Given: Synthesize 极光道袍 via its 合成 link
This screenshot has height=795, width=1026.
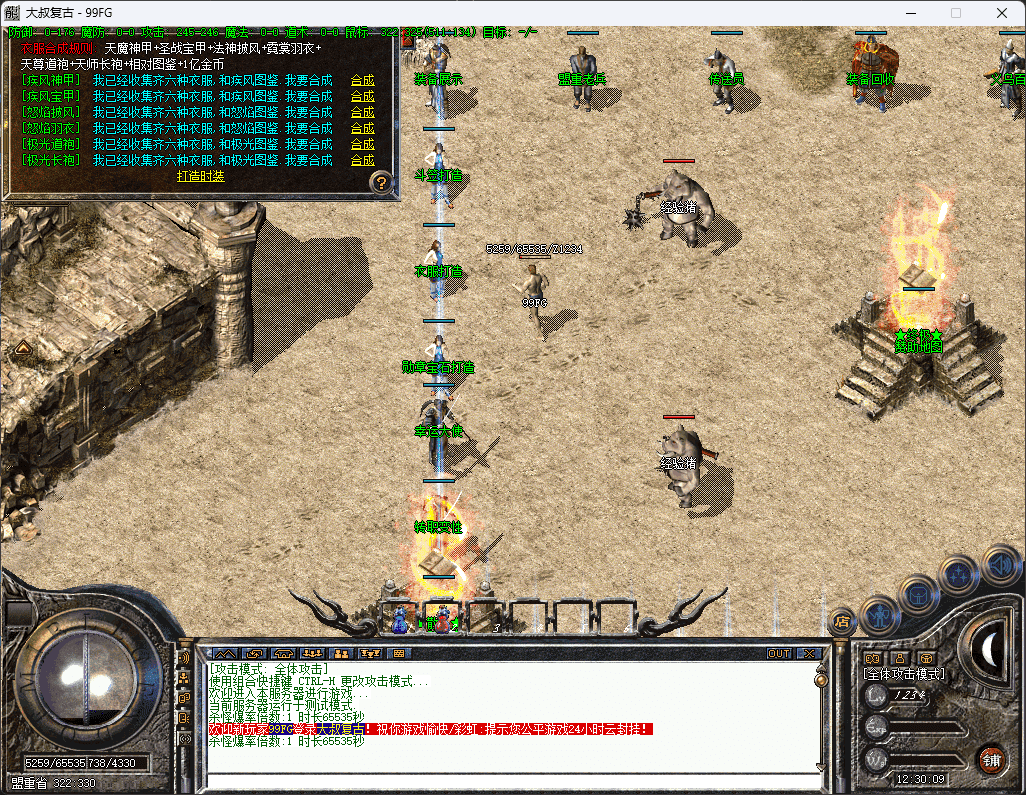Looking at the screenshot, I should click(x=362, y=144).
